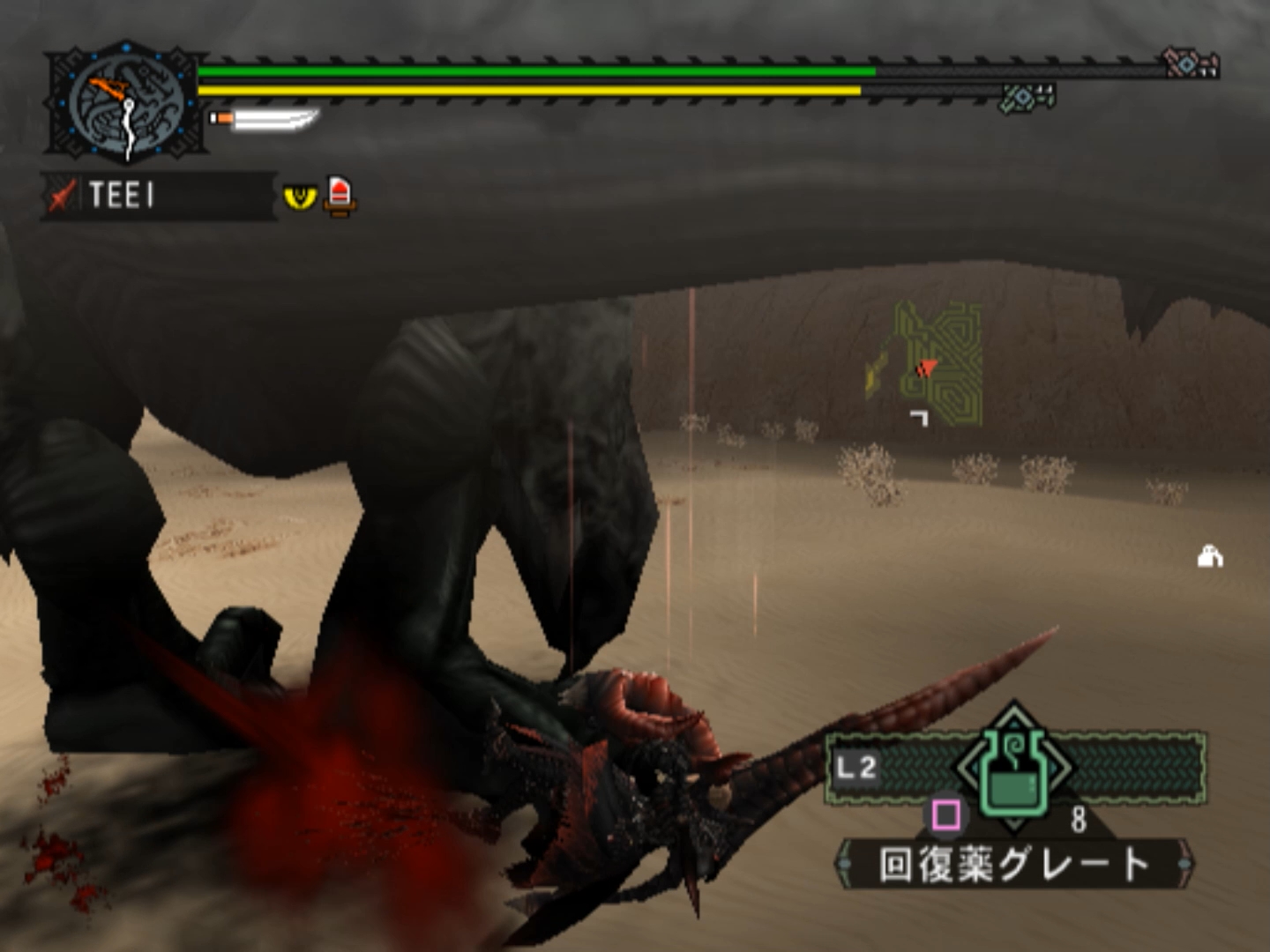The image size is (1270, 952).
Task: Click the weapon sharpness blade gauge
Action: tap(266, 118)
